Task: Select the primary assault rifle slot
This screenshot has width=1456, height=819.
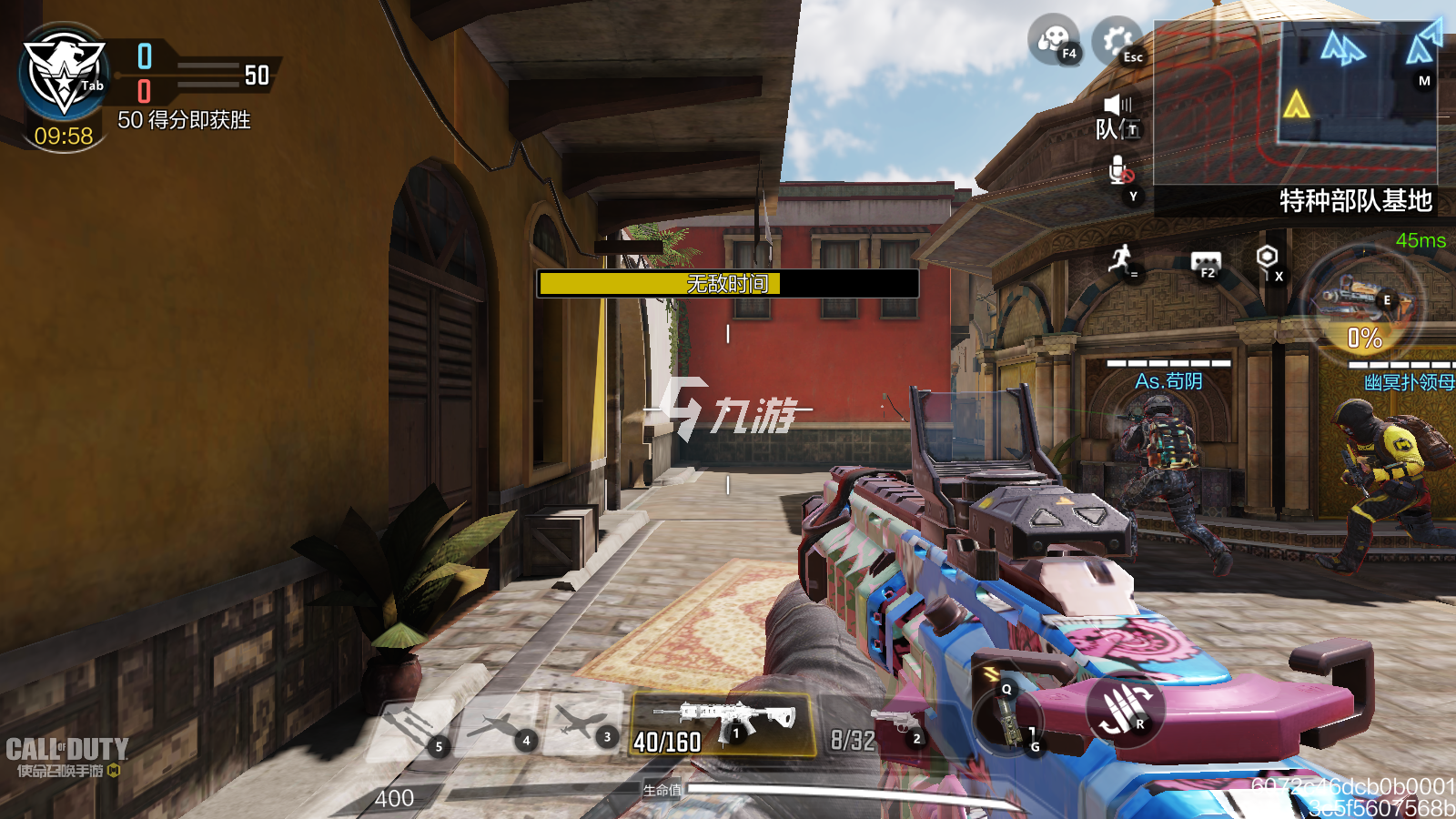Action: pyautogui.click(x=723, y=725)
